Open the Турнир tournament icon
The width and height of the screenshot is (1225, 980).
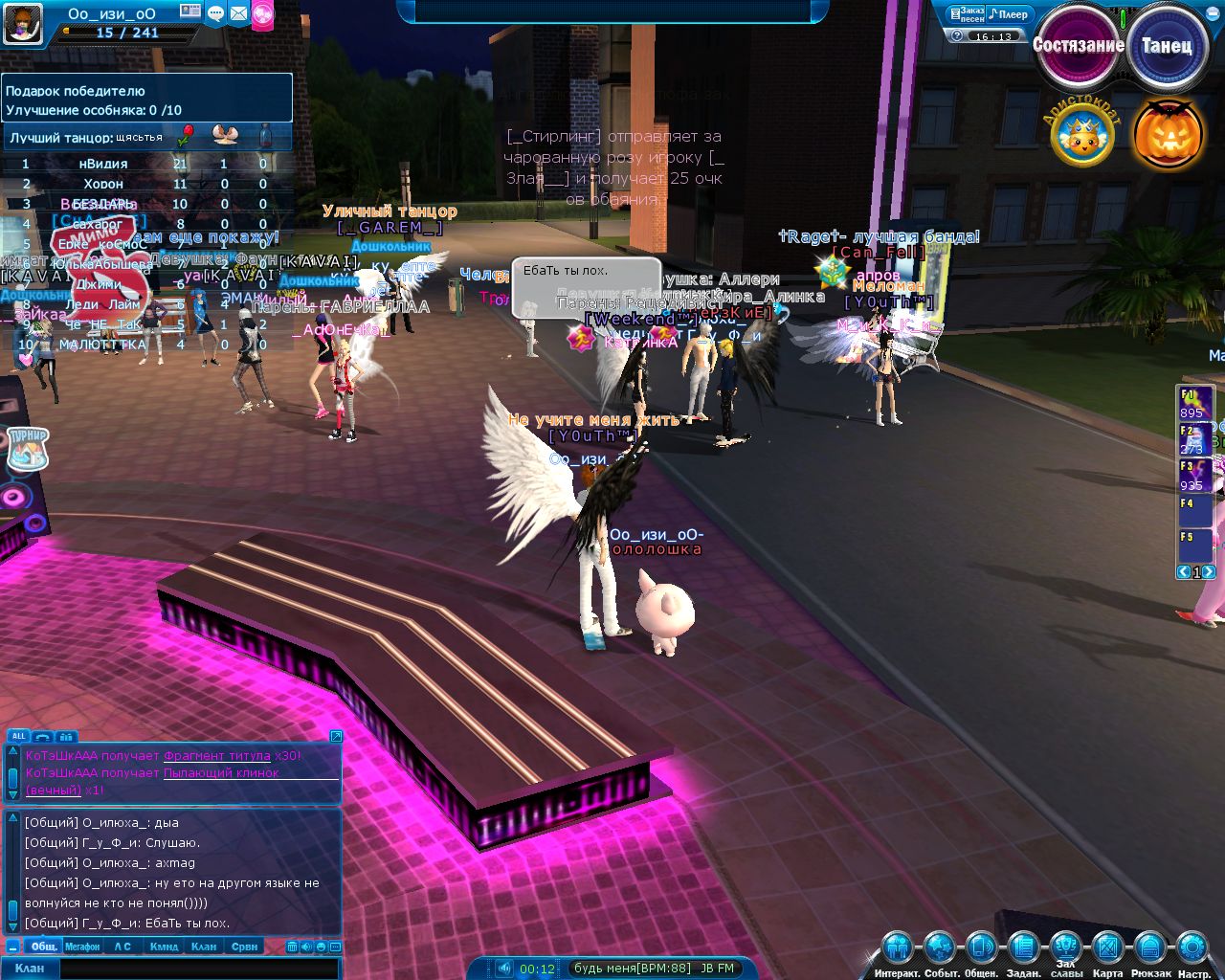click(28, 448)
